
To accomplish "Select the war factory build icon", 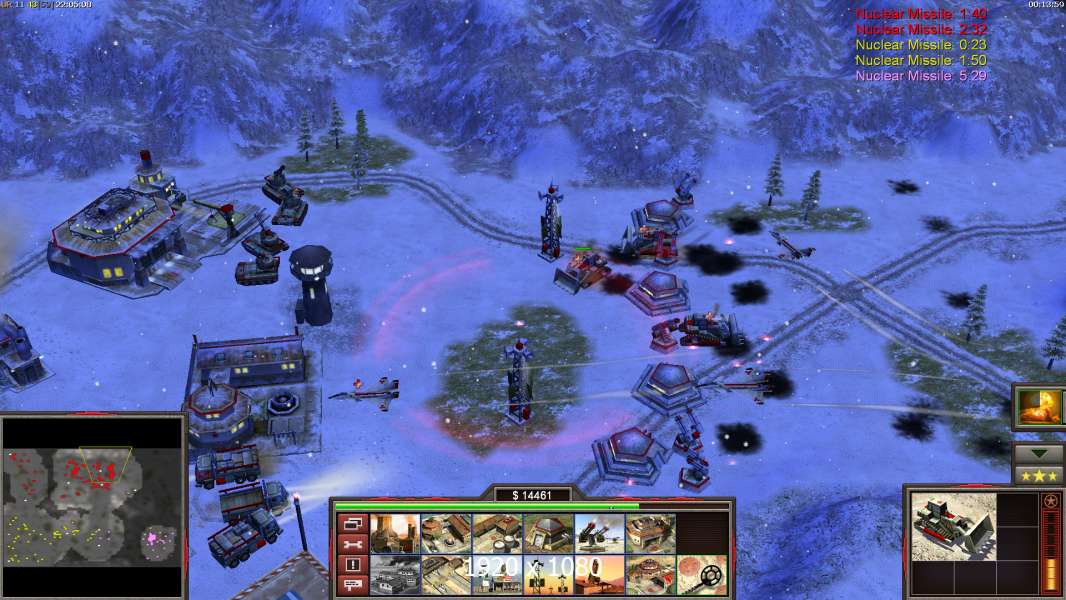I will [650, 534].
